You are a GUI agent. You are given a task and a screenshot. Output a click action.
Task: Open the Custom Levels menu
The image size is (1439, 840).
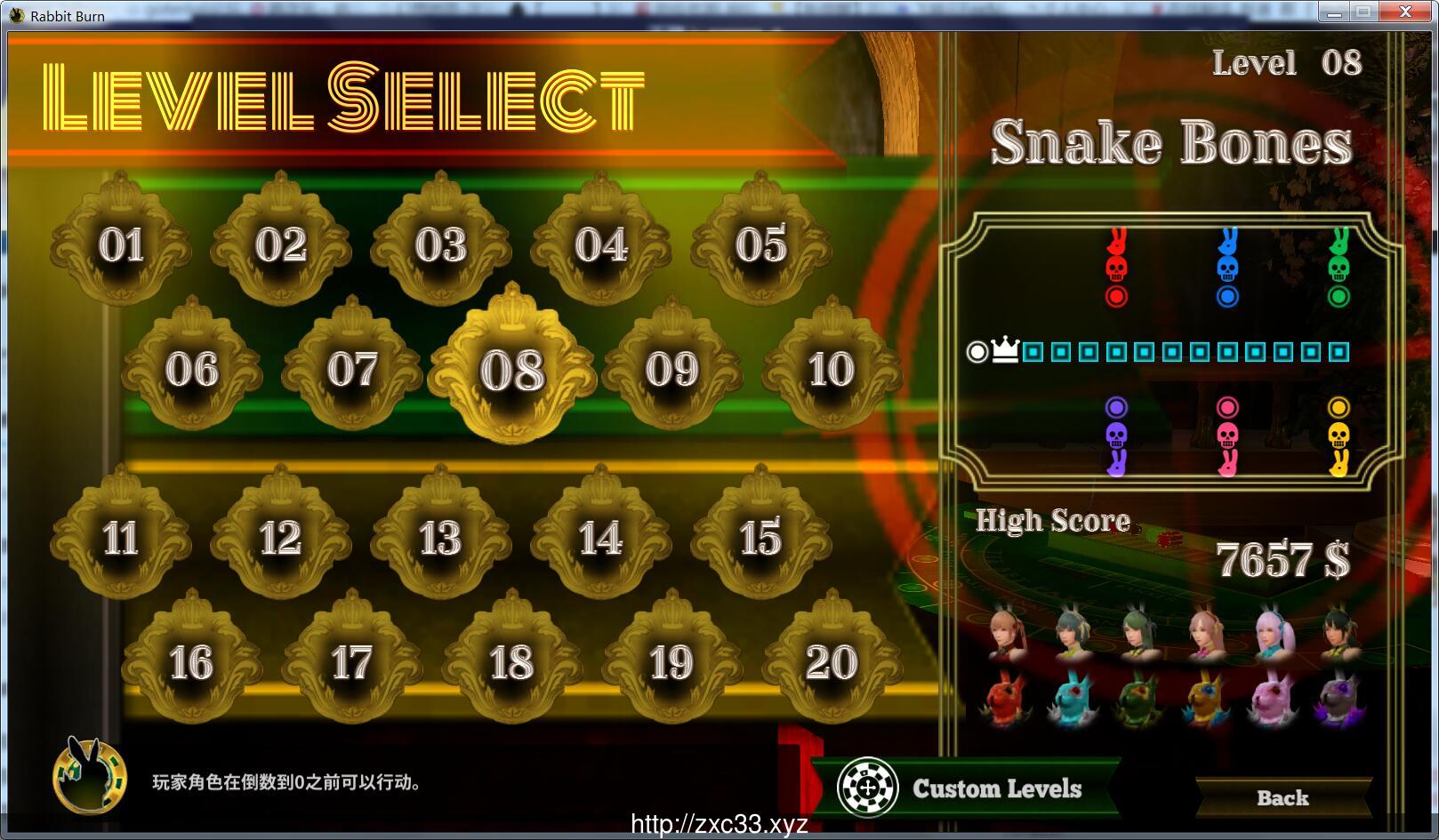click(968, 788)
